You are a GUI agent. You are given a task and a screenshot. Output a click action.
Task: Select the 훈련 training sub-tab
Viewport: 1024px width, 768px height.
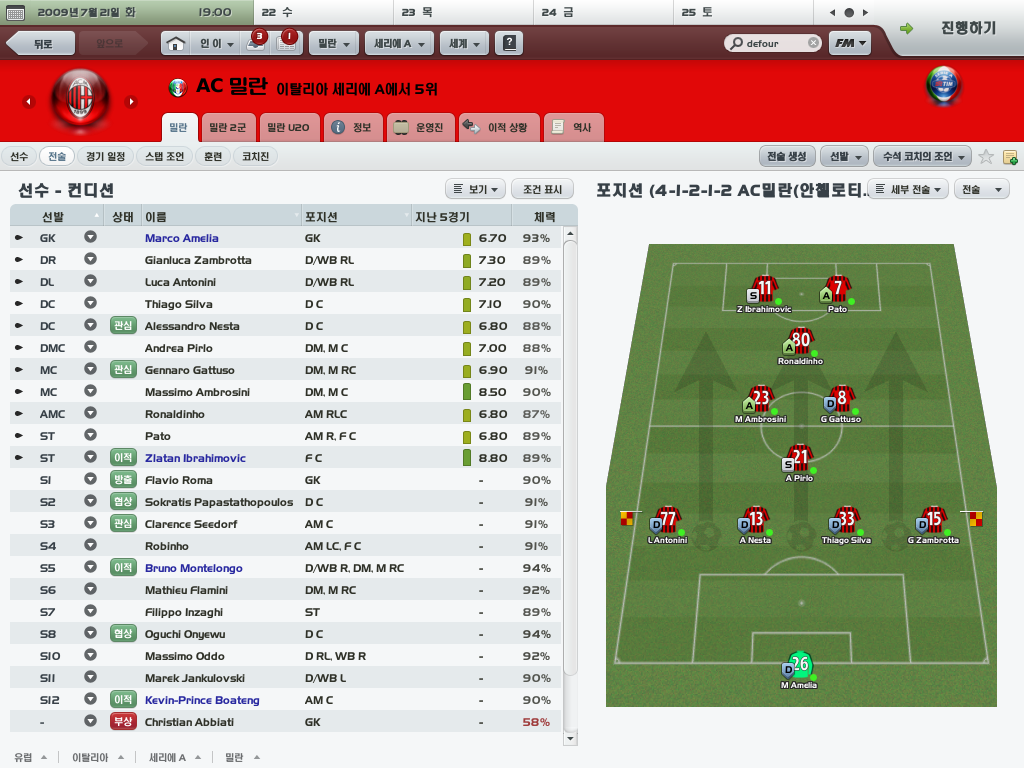pos(213,156)
